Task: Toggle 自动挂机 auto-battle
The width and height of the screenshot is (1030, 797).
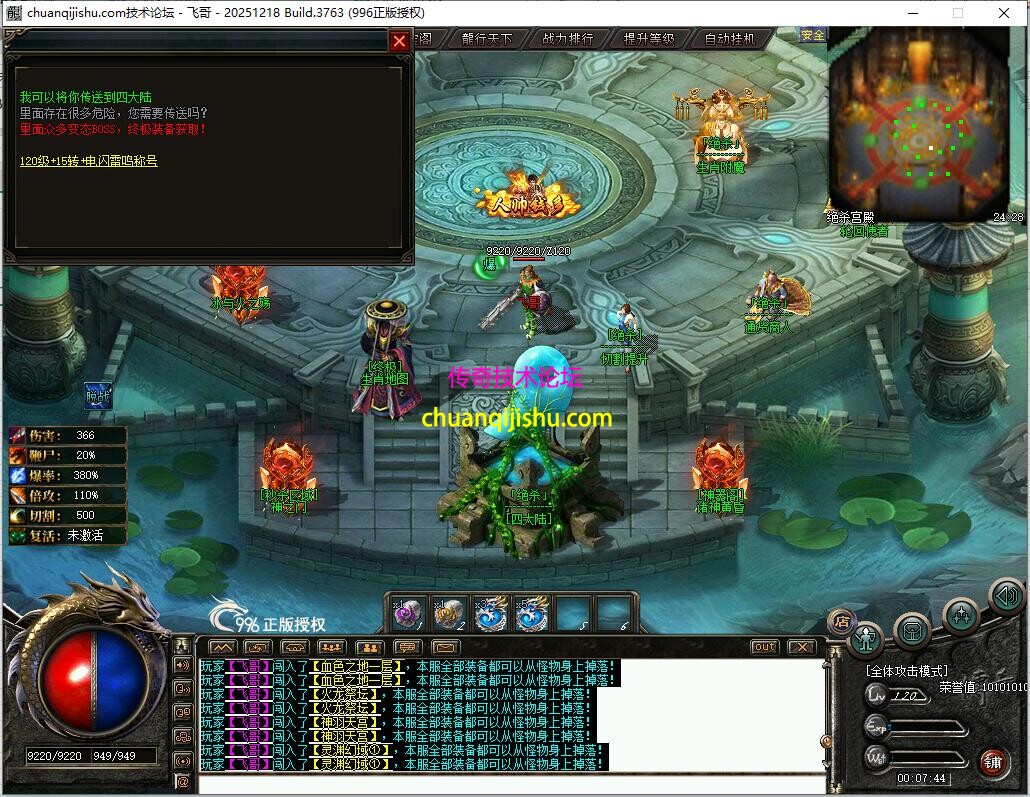Action: tap(730, 39)
